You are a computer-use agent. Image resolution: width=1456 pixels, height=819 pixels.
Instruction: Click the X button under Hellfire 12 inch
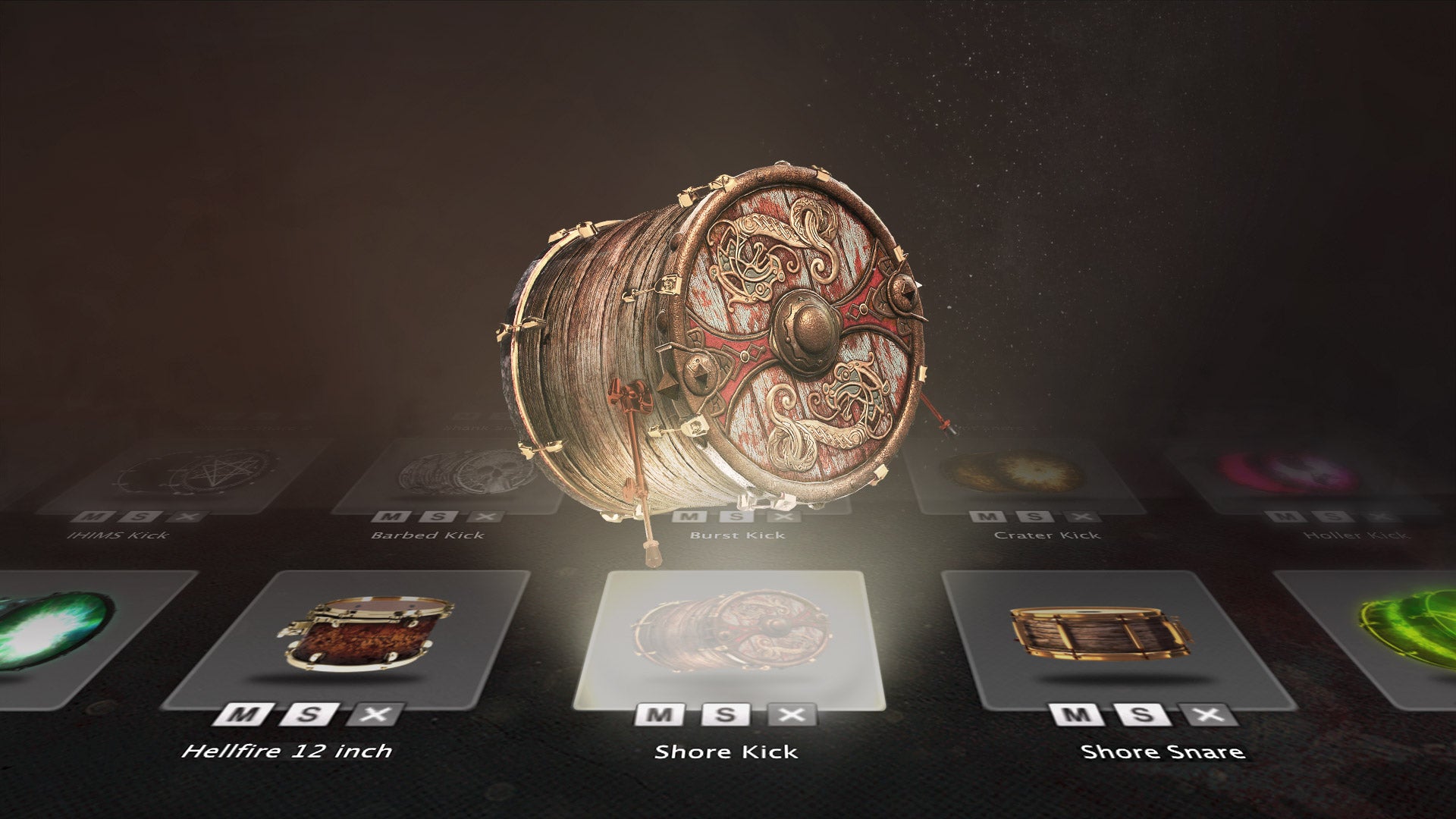(375, 714)
